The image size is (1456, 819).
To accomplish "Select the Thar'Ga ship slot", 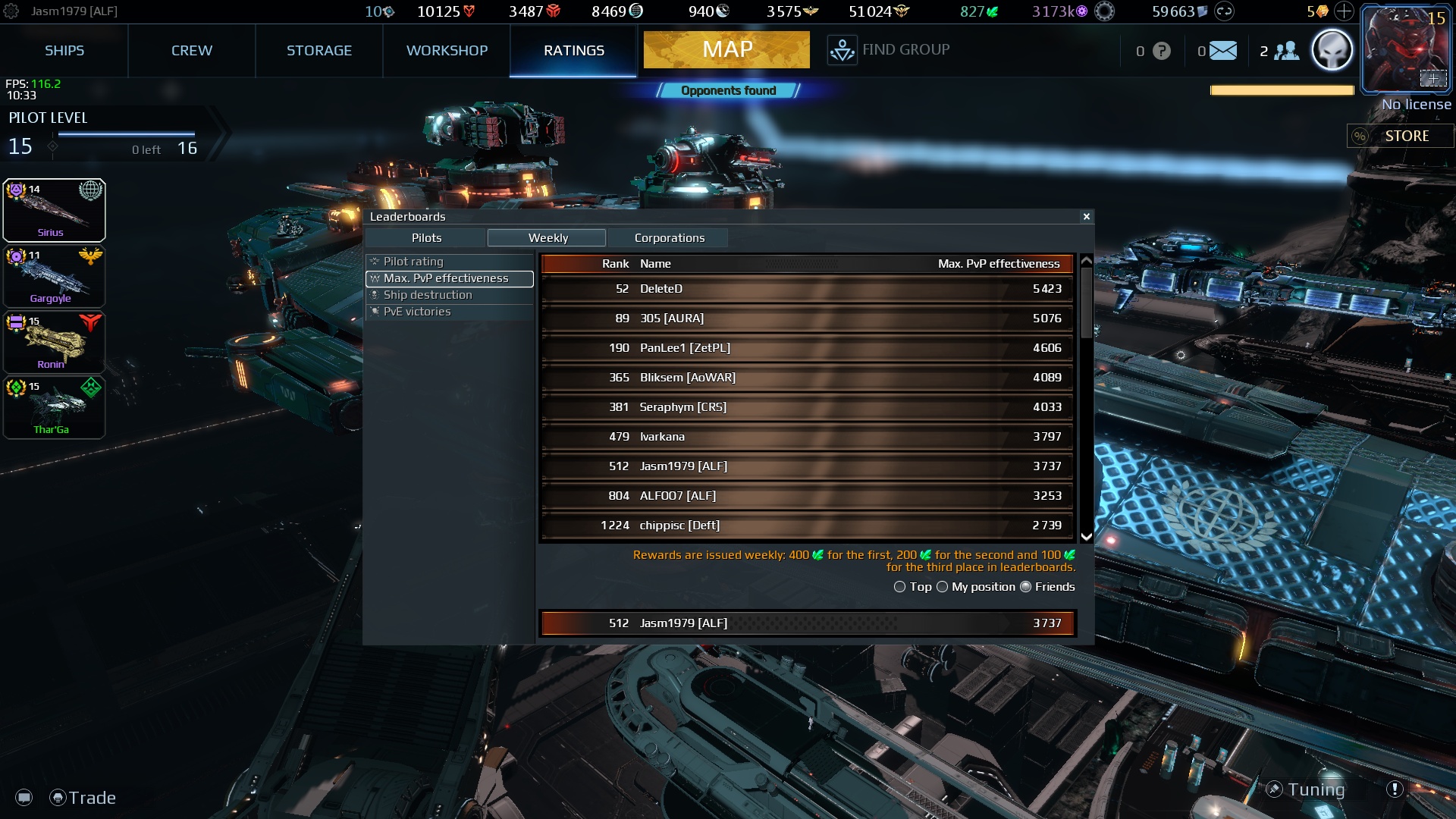I will (54, 408).
